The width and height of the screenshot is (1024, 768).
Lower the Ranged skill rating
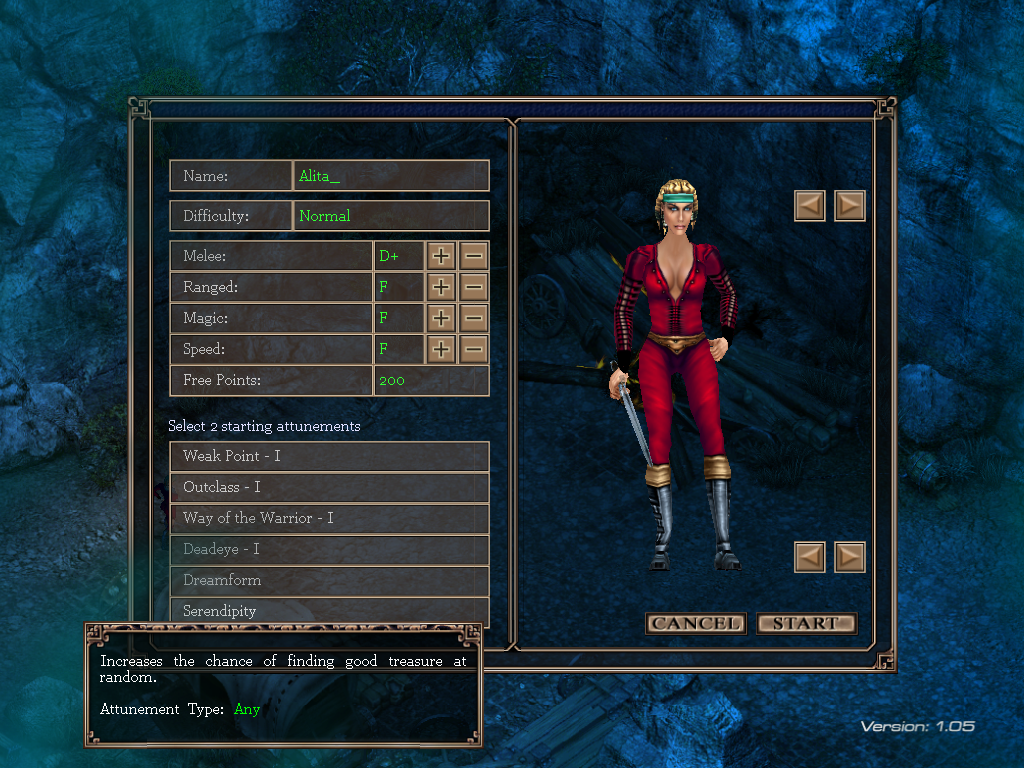click(x=474, y=287)
